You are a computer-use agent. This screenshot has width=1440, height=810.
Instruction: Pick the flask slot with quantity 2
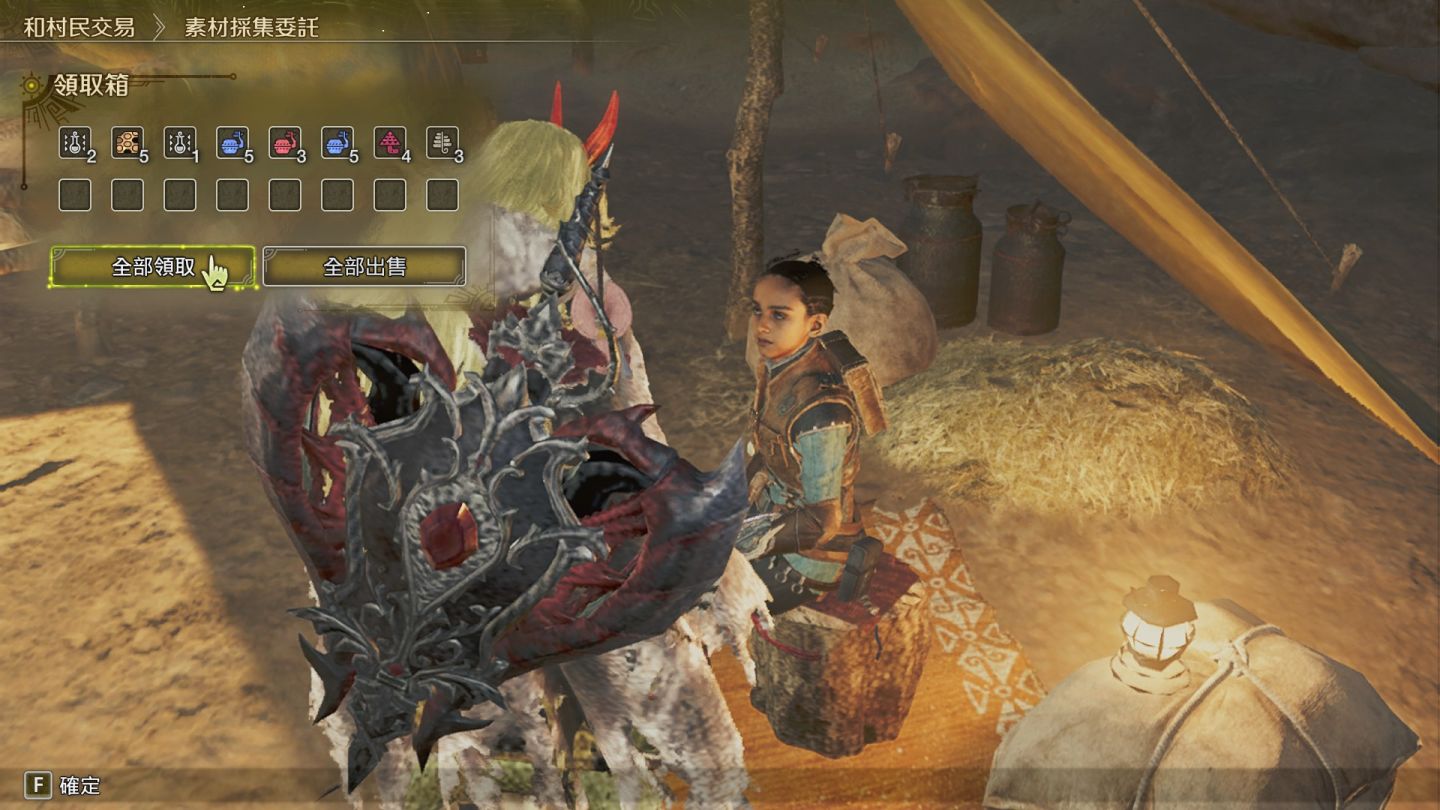[x=75, y=143]
